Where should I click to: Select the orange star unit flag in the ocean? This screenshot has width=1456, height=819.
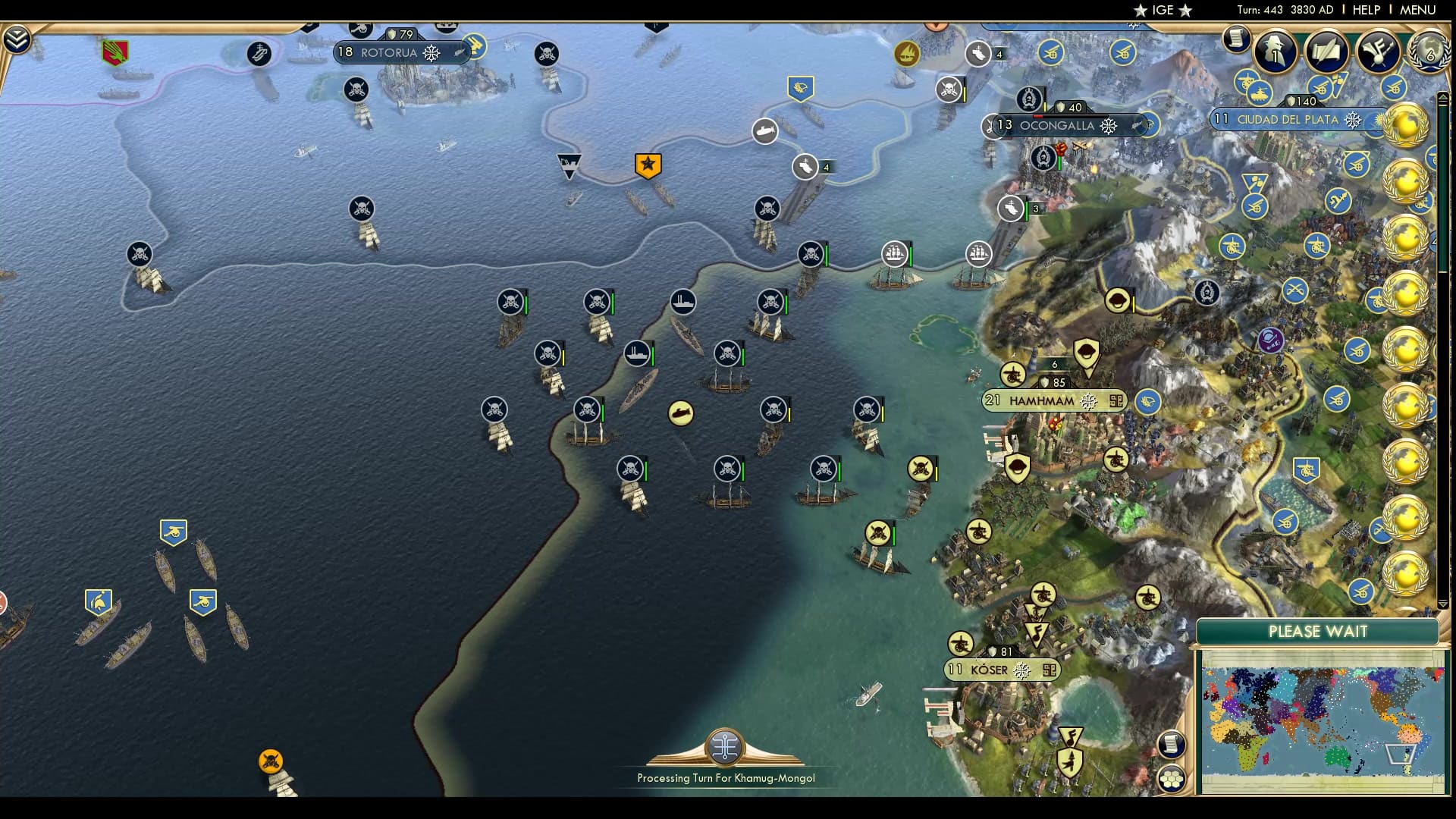(x=647, y=162)
